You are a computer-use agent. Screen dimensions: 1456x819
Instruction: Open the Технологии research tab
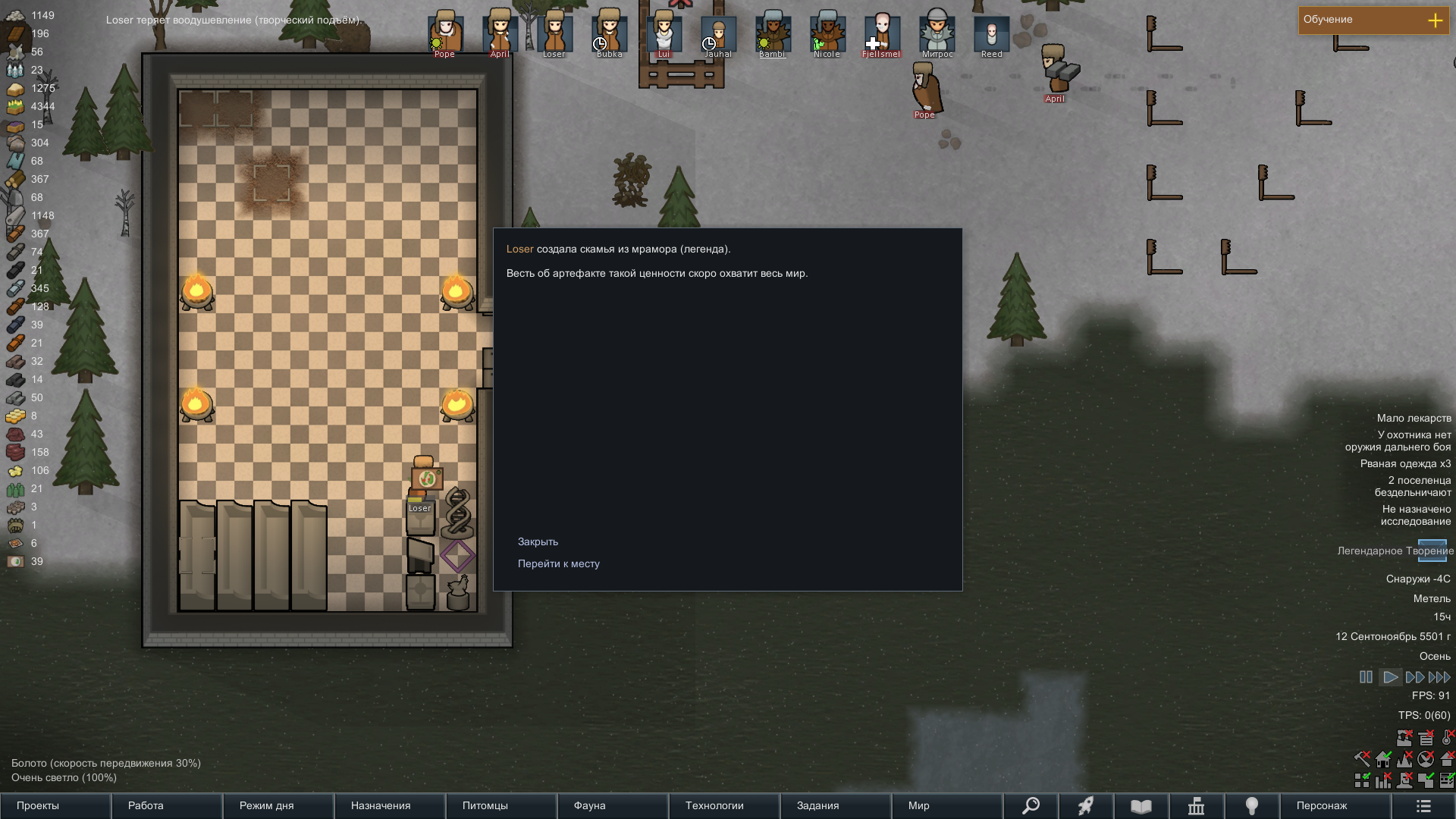[714, 805]
